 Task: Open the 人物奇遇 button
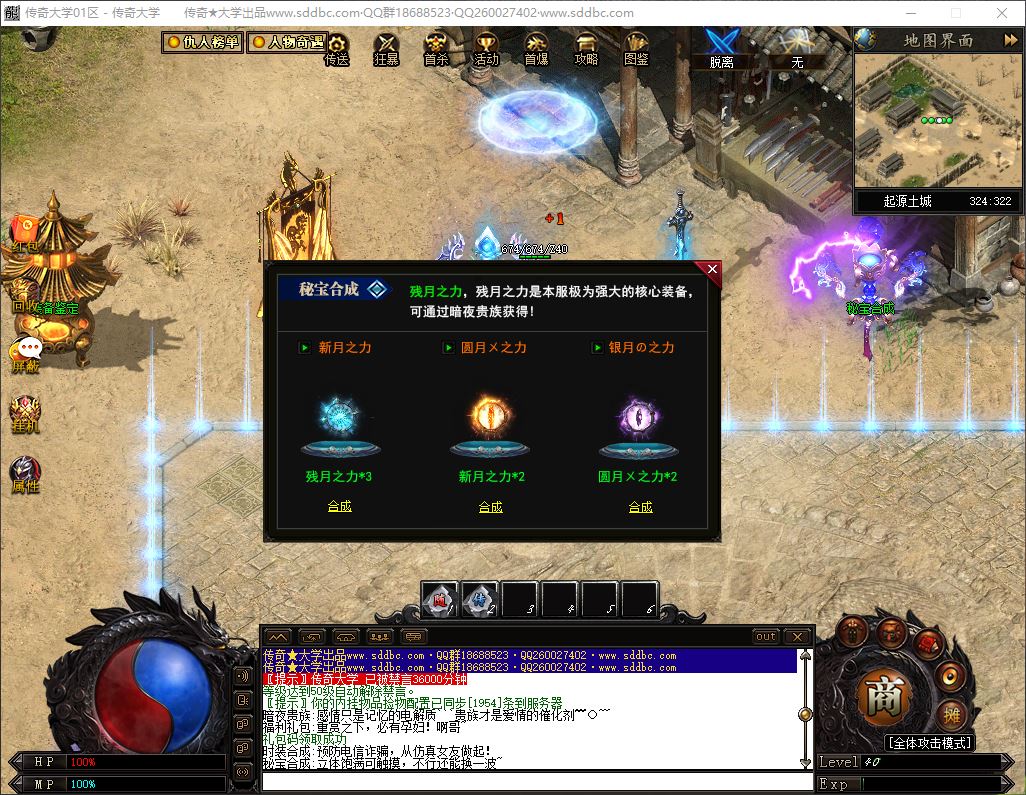point(287,43)
